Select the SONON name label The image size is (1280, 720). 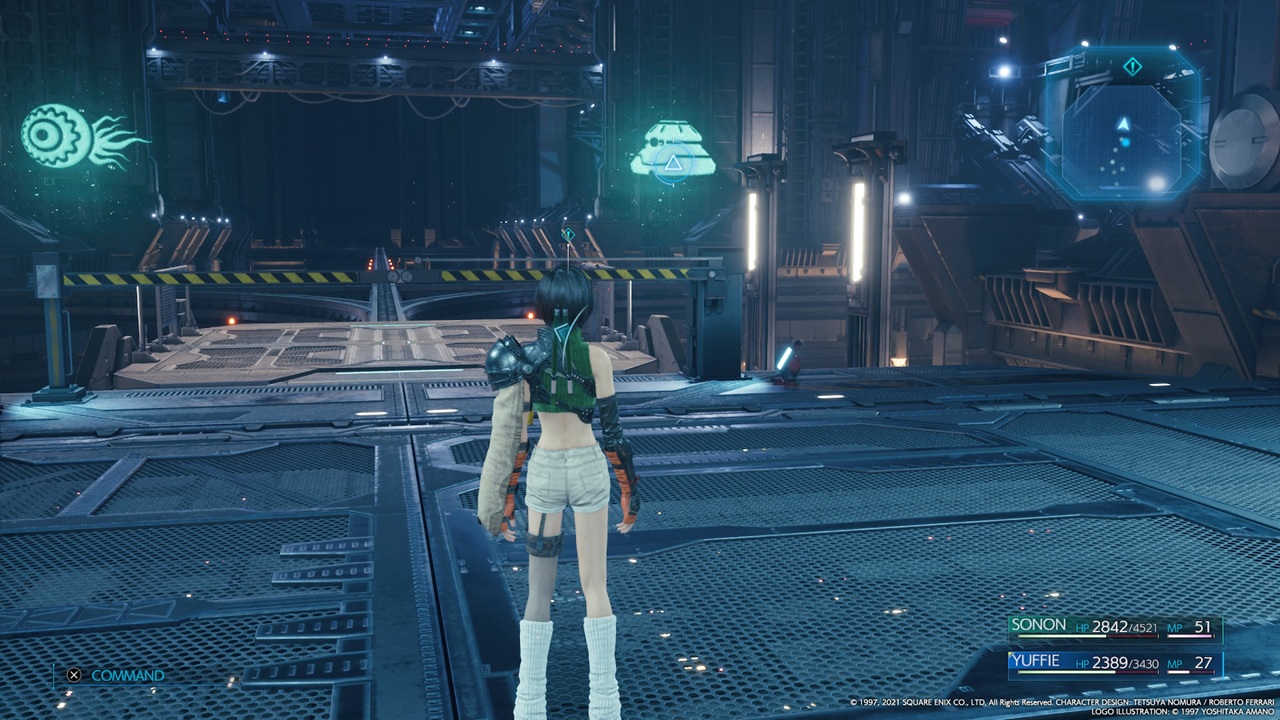click(1040, 624)
